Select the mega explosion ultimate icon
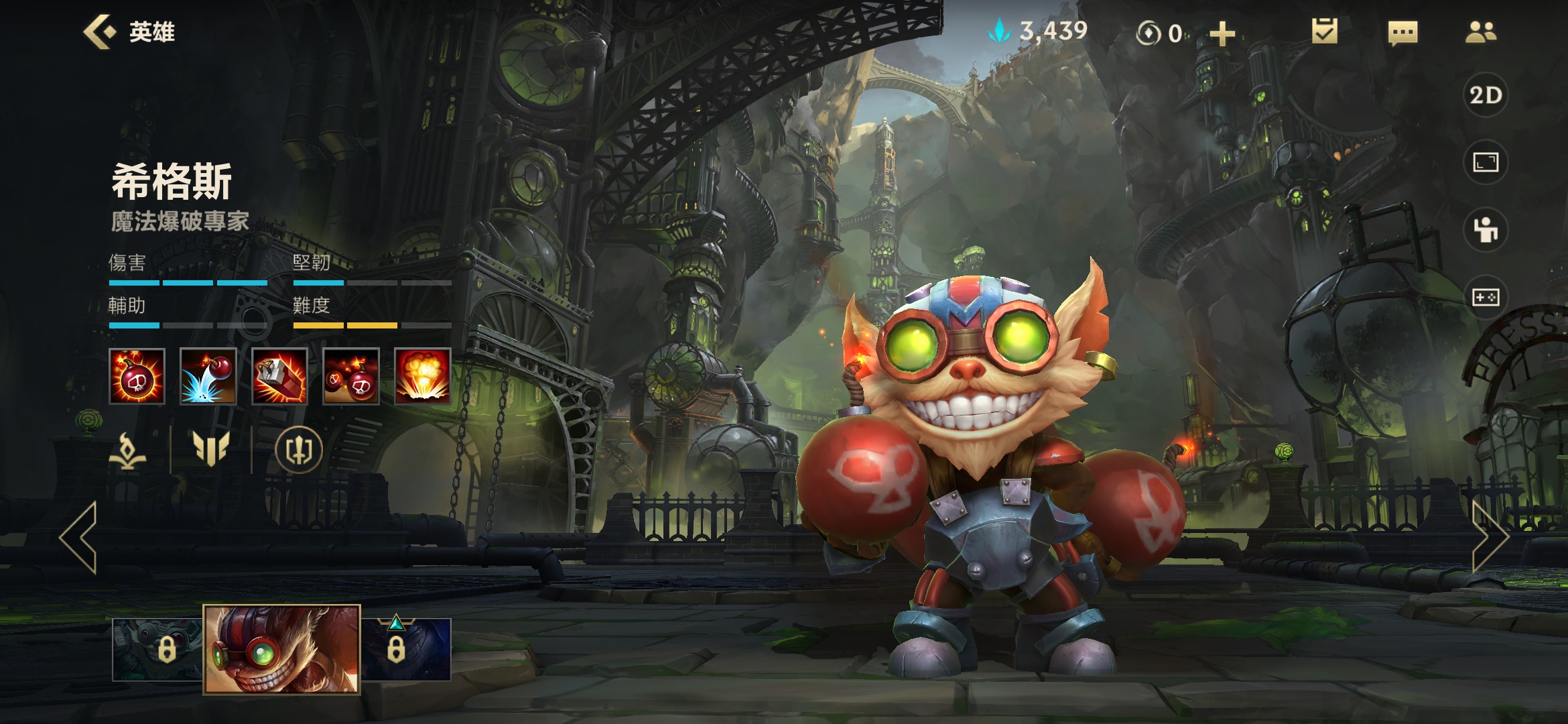Image resolution: width=1568 pixels, height=724 pixels. (422, 377)
